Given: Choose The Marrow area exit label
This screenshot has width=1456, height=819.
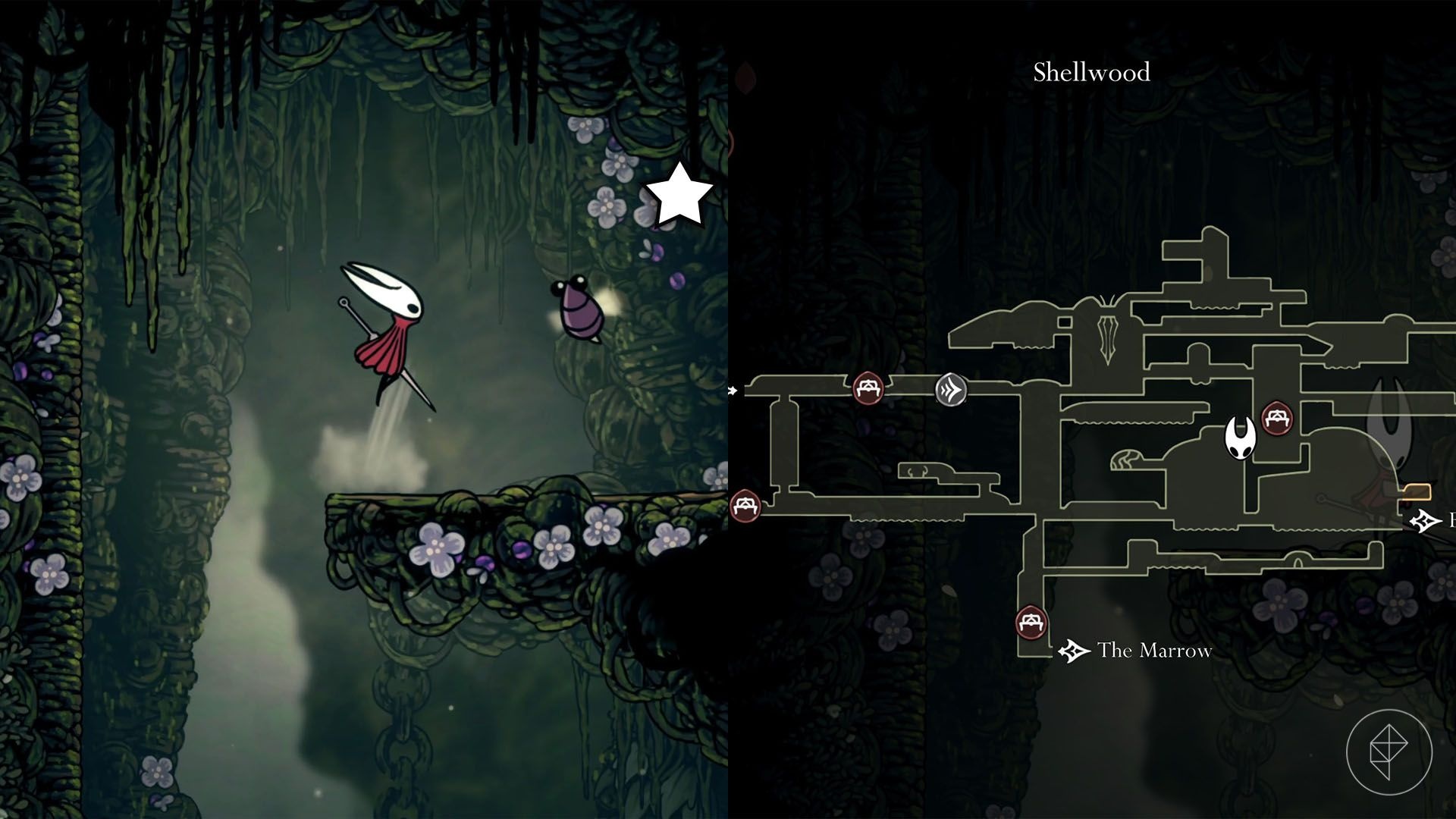Looking at the screenshot, I should pos(1153,651).
